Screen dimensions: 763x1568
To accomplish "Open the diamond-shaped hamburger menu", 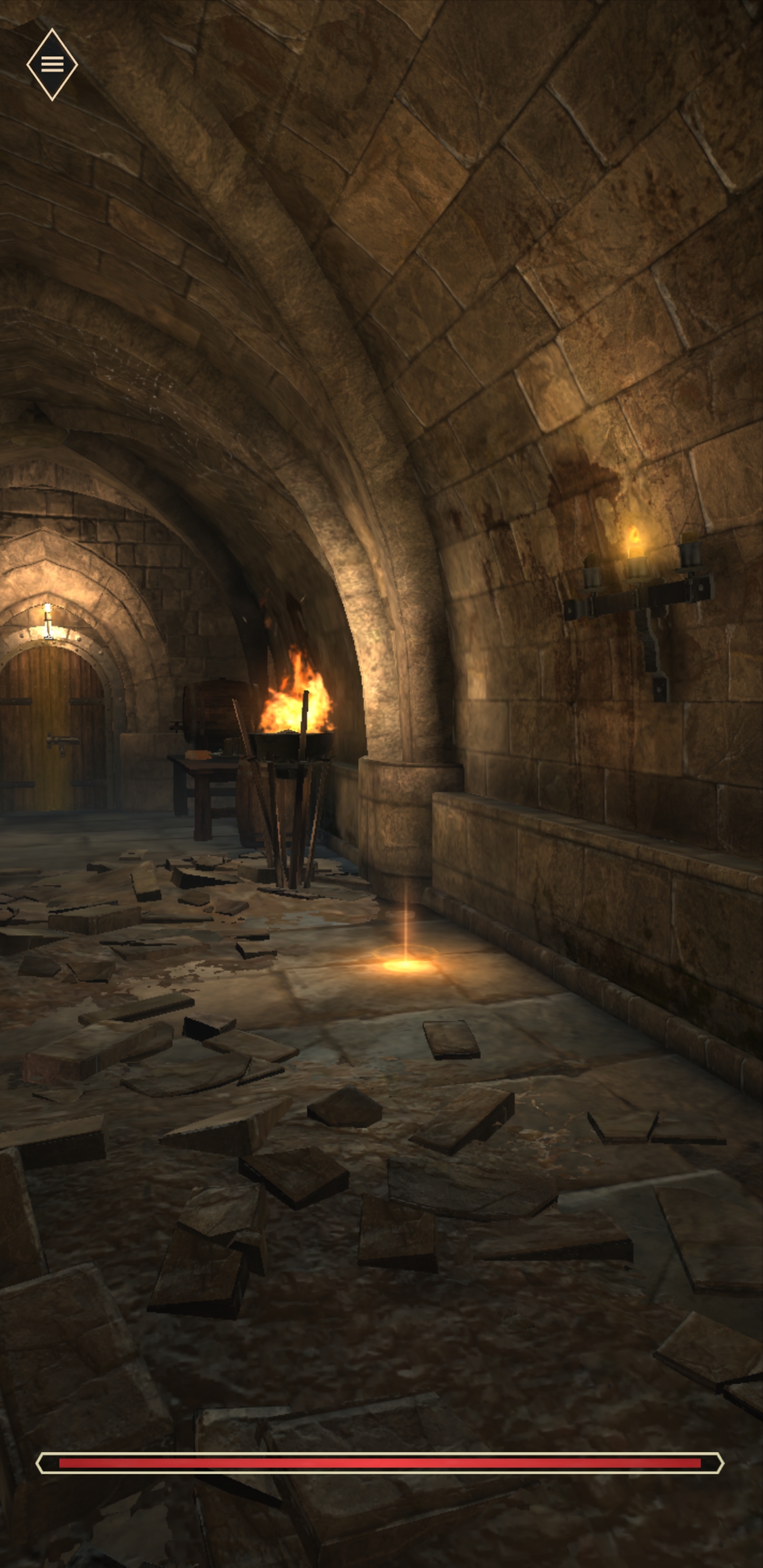I will [x=52, y=64].
